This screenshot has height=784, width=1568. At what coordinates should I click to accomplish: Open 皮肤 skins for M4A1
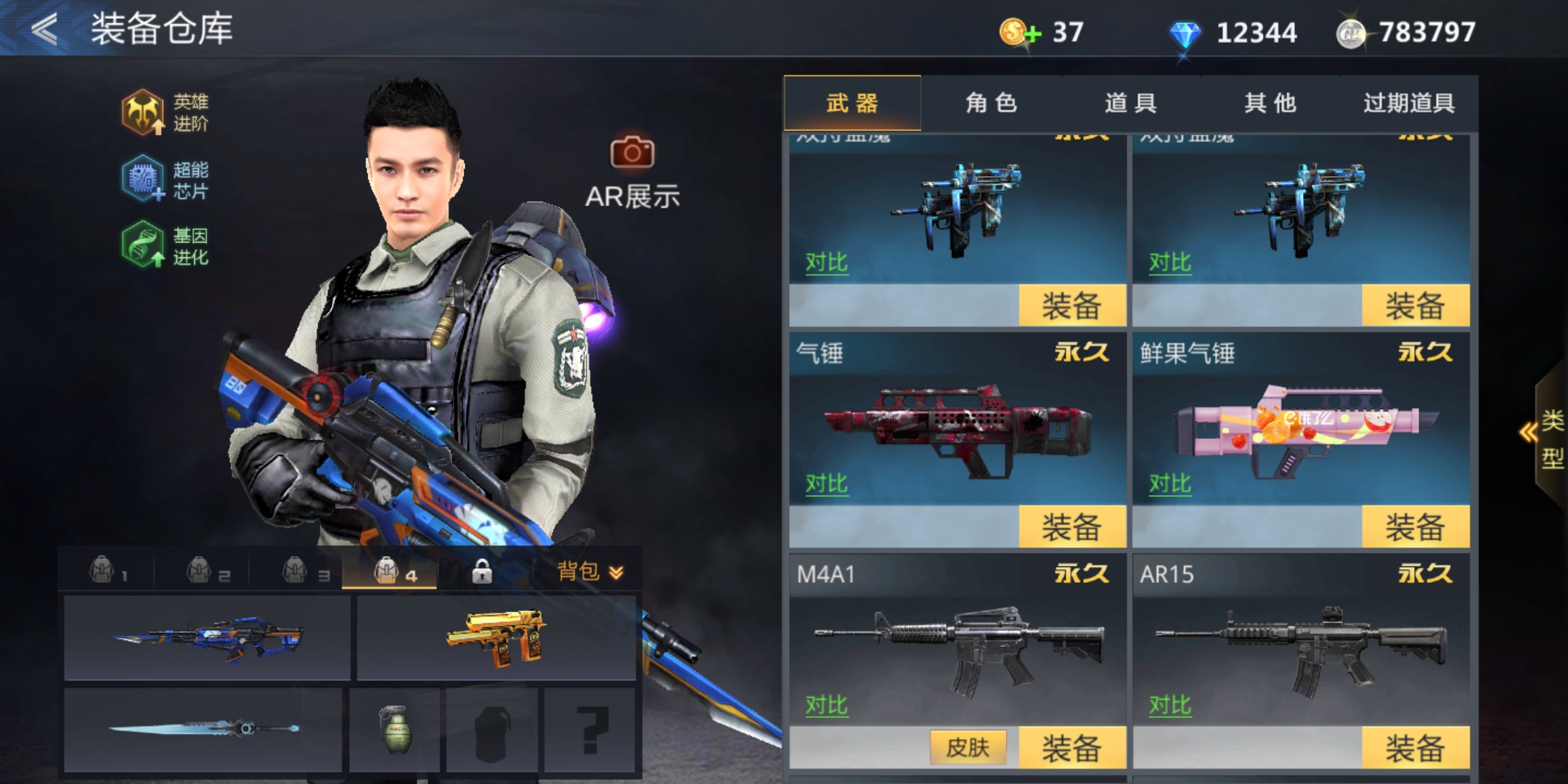pyautogui.click(x=968, y=747)
